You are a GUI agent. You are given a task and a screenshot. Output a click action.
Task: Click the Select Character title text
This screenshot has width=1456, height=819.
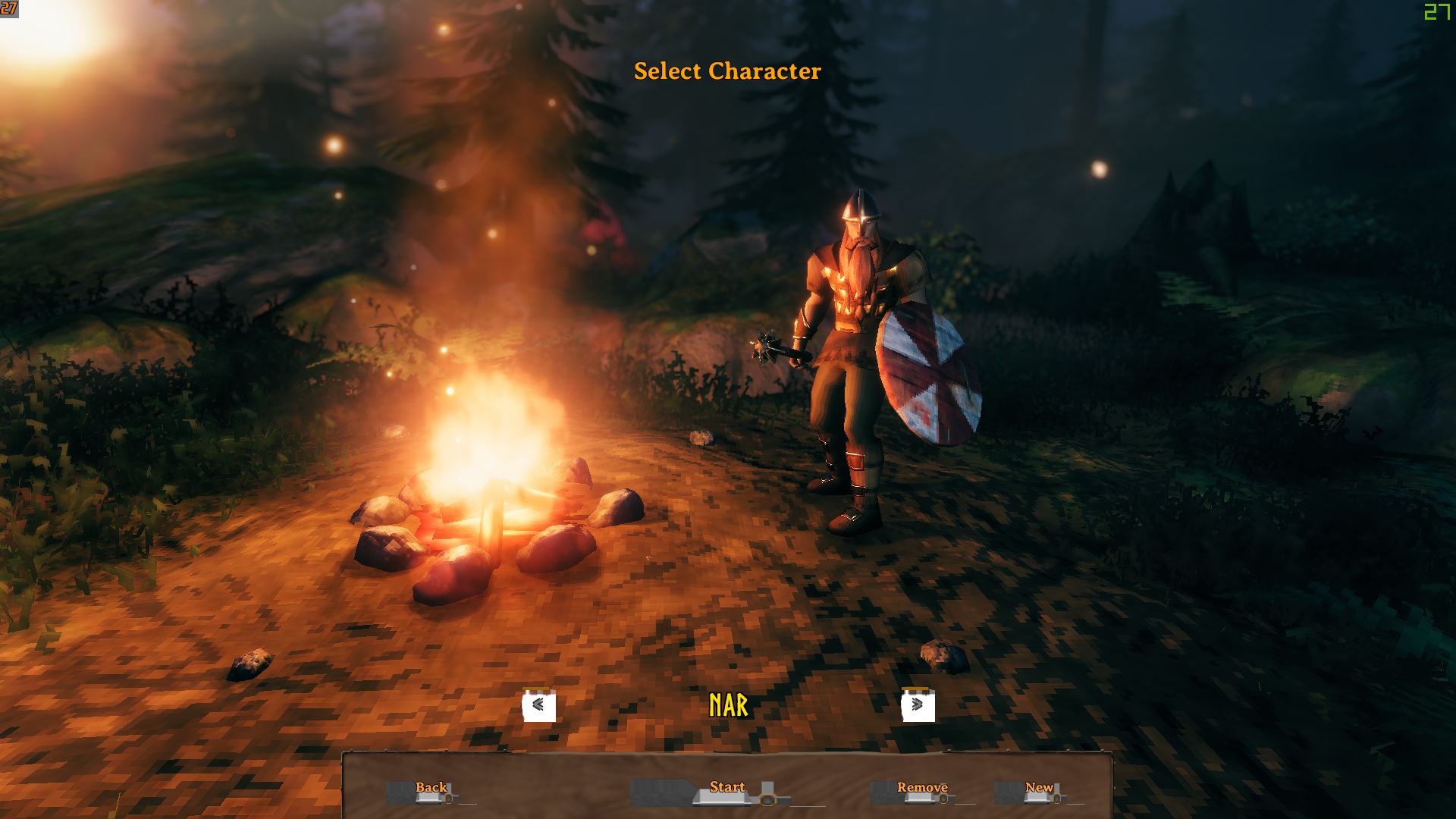[x=727, y=71]
